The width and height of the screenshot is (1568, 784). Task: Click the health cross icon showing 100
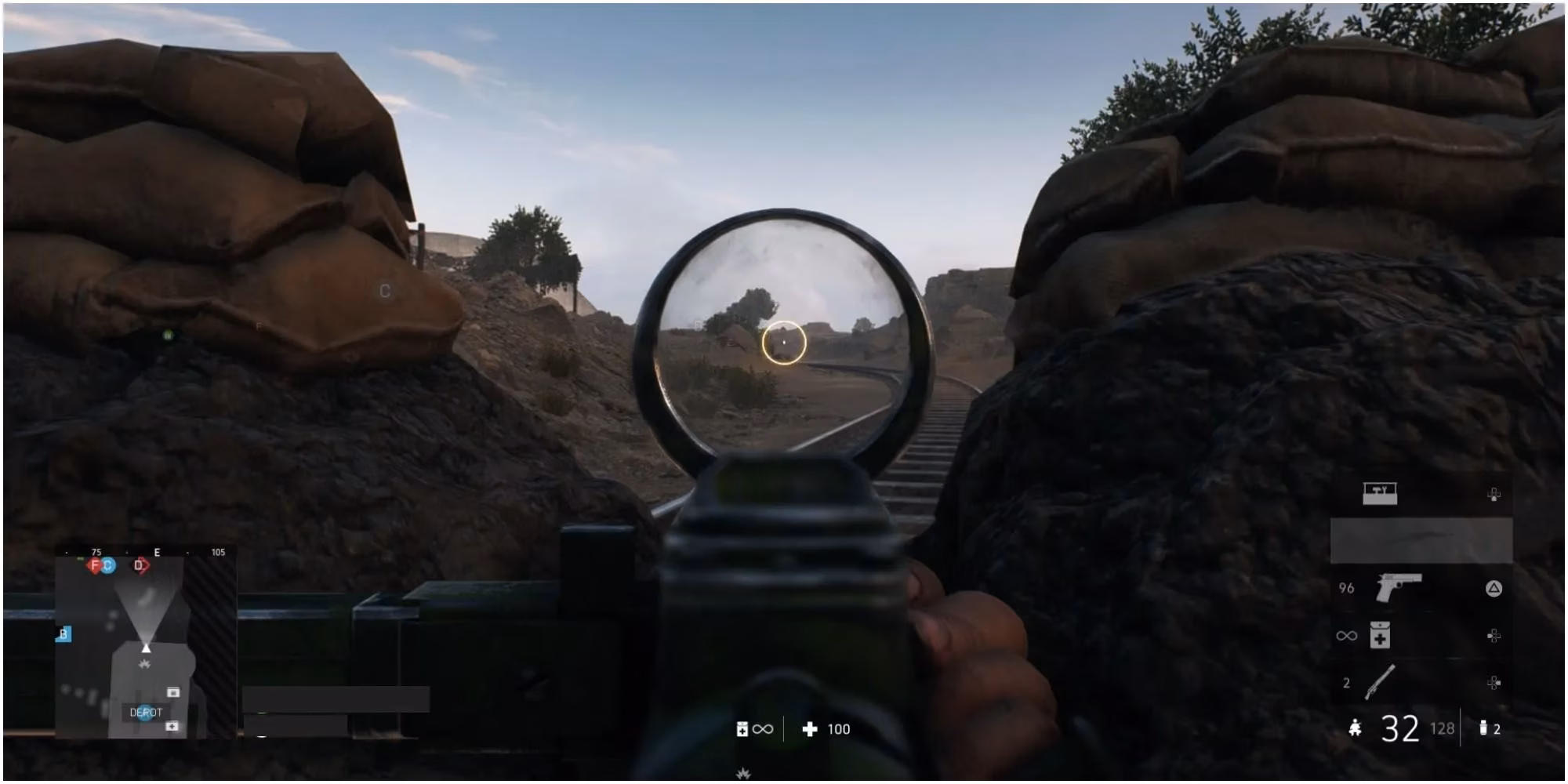coord(811,729)
